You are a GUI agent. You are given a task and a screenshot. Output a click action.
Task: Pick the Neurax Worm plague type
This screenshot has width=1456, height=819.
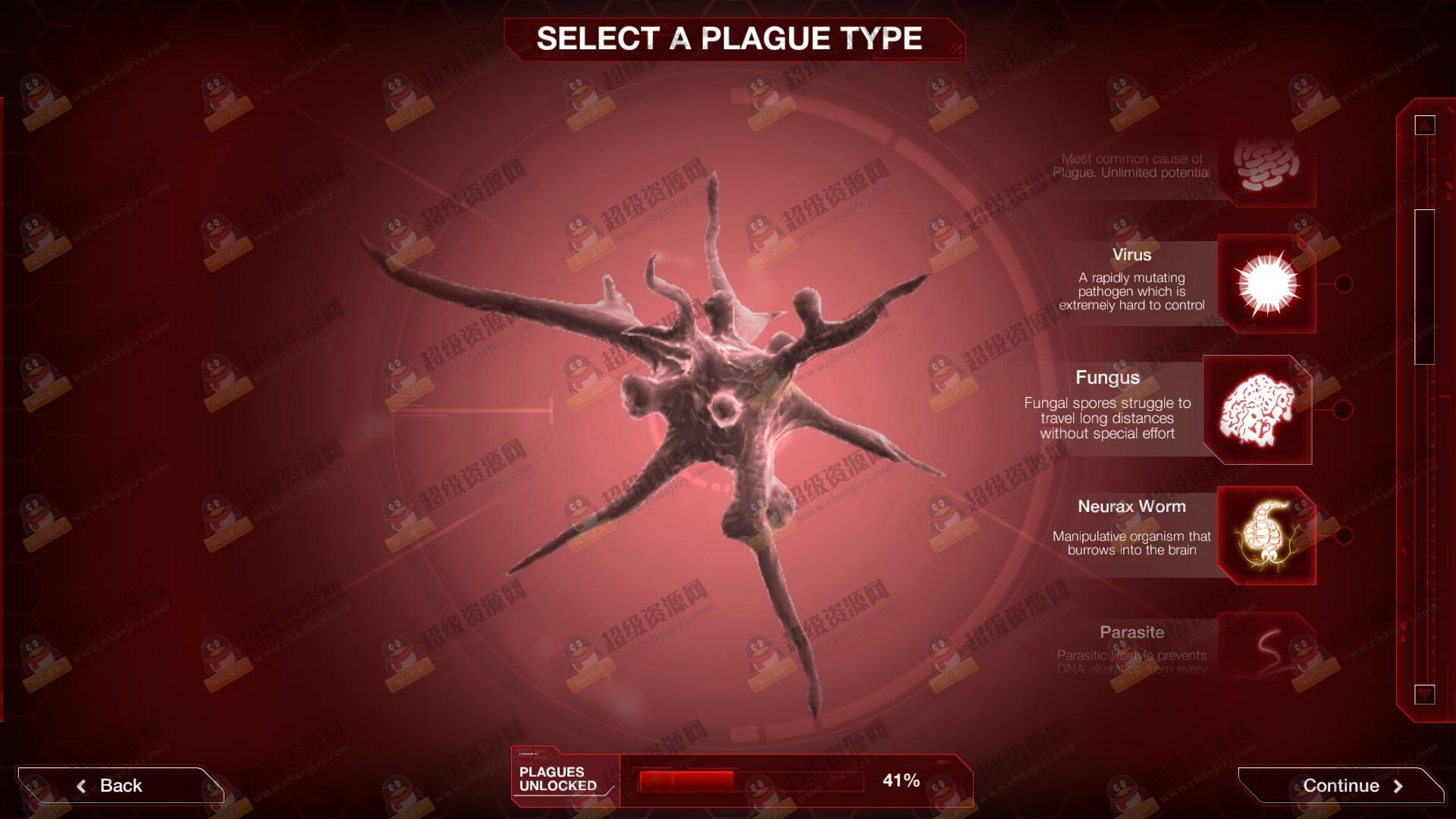tap(1266, 535)
